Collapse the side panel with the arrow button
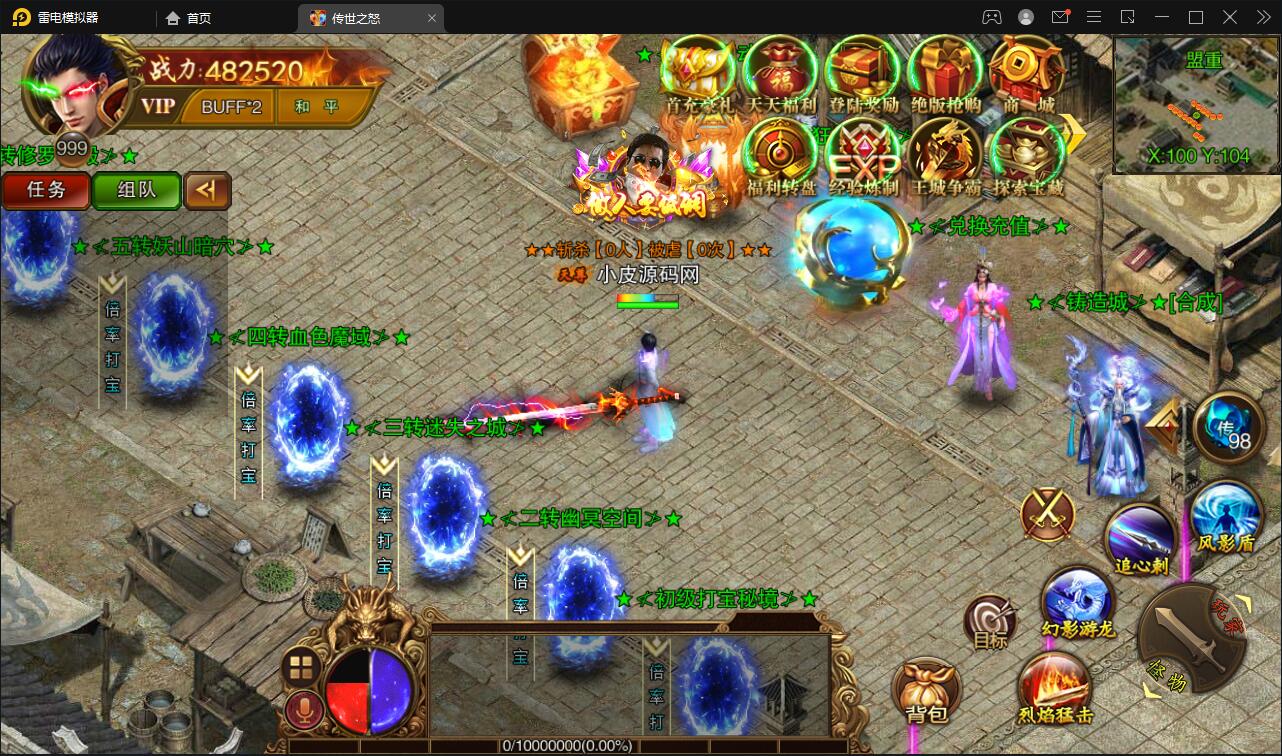 pos(208,190)
